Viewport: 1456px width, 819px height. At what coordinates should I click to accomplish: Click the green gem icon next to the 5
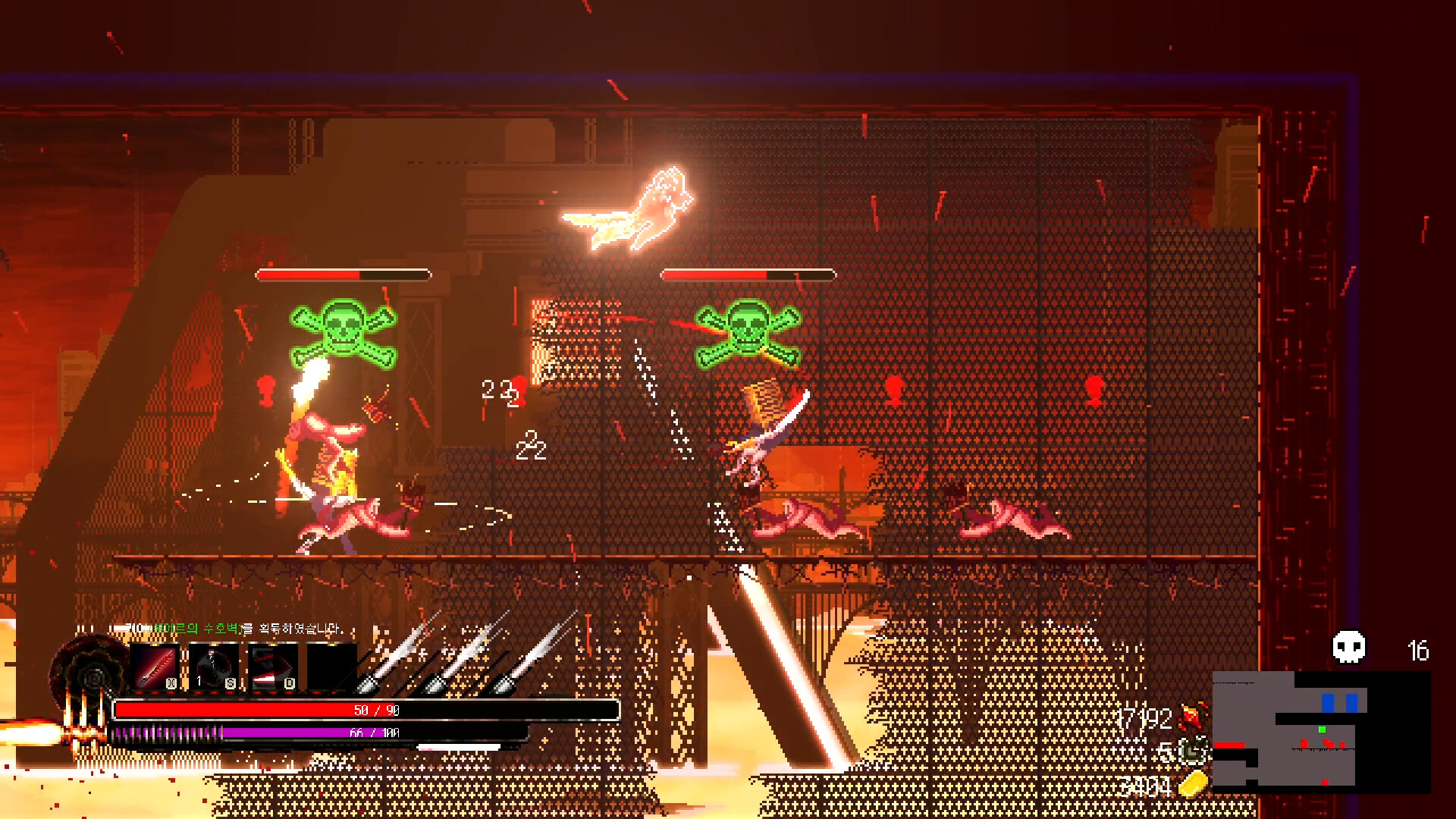tap(1193, 752)
